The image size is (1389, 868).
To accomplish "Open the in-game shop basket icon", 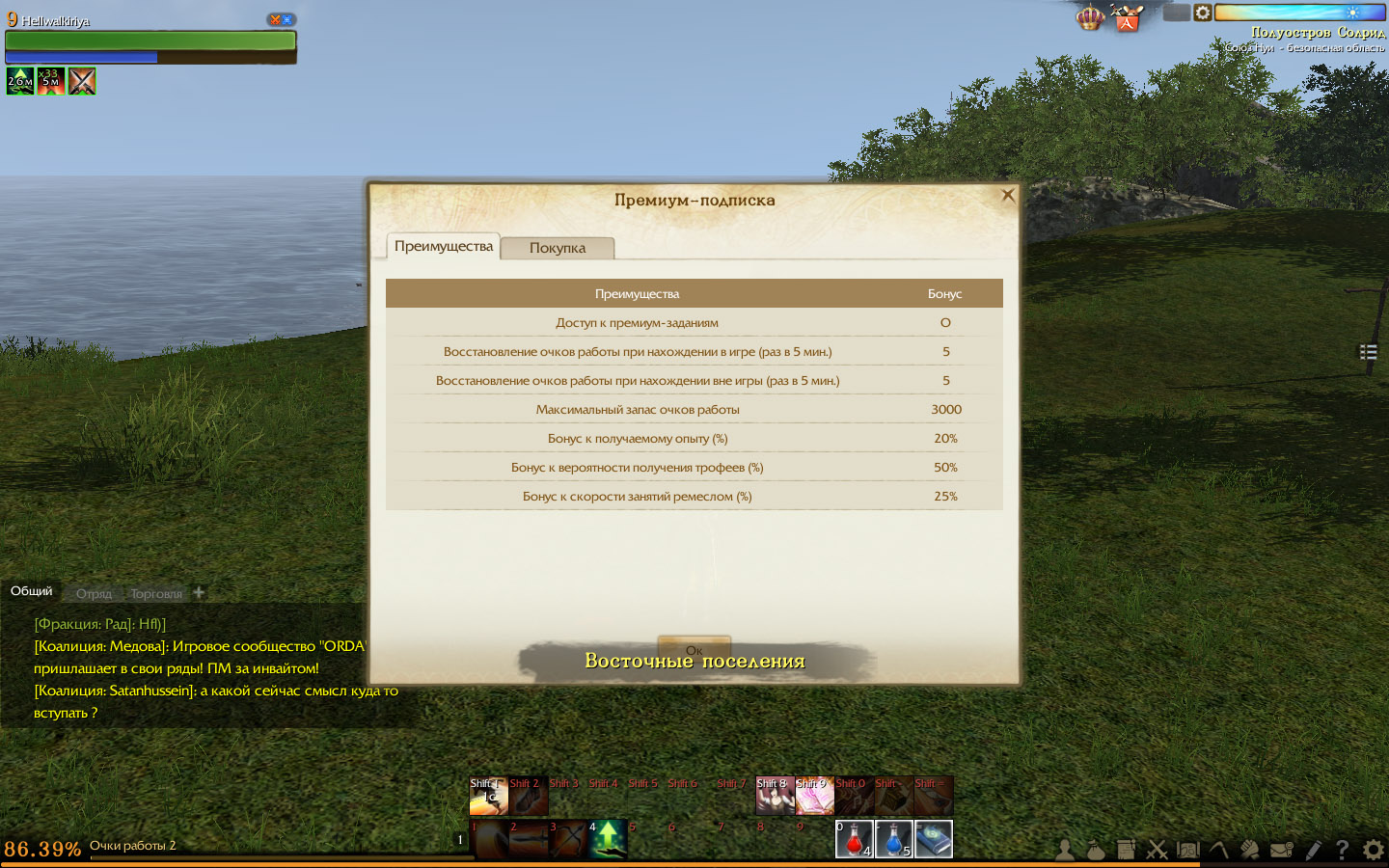I will click(1127, 17).
